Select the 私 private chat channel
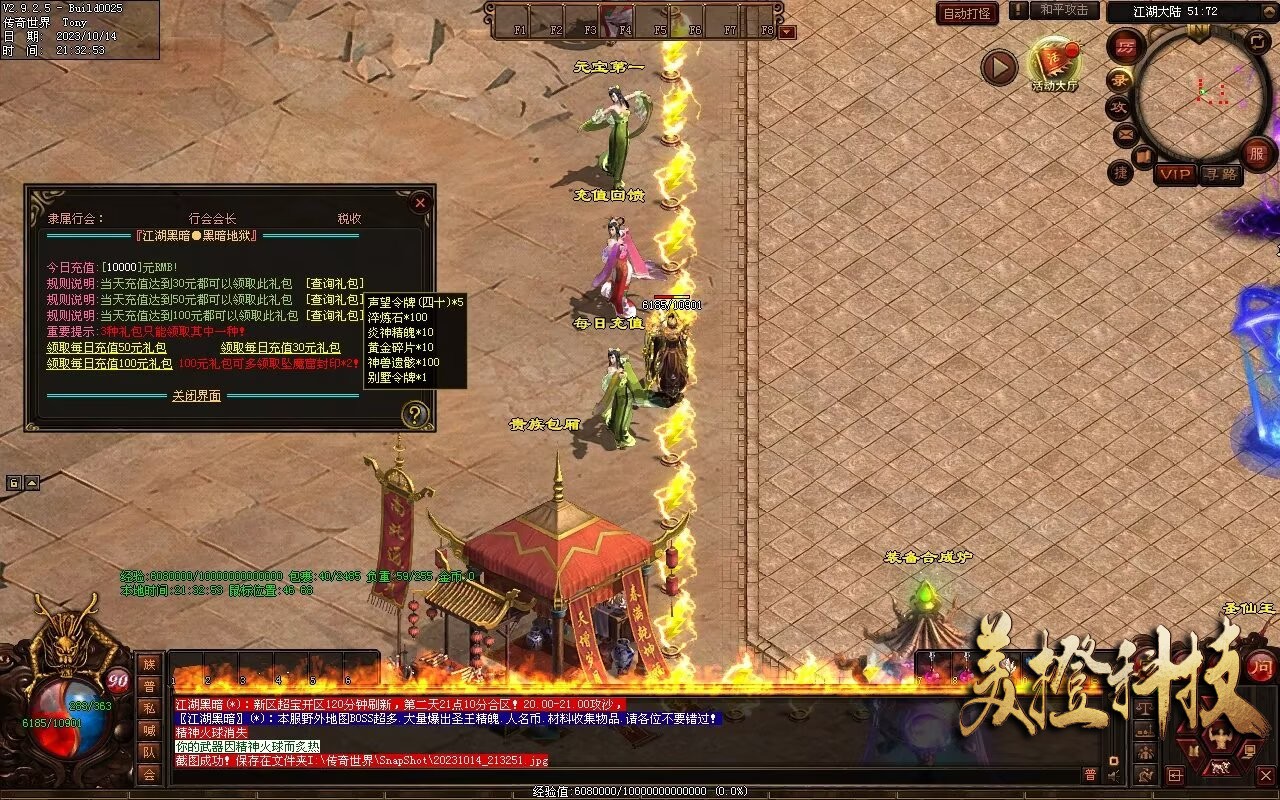This screenshot has height=800, width=1280. coord(149,708)
